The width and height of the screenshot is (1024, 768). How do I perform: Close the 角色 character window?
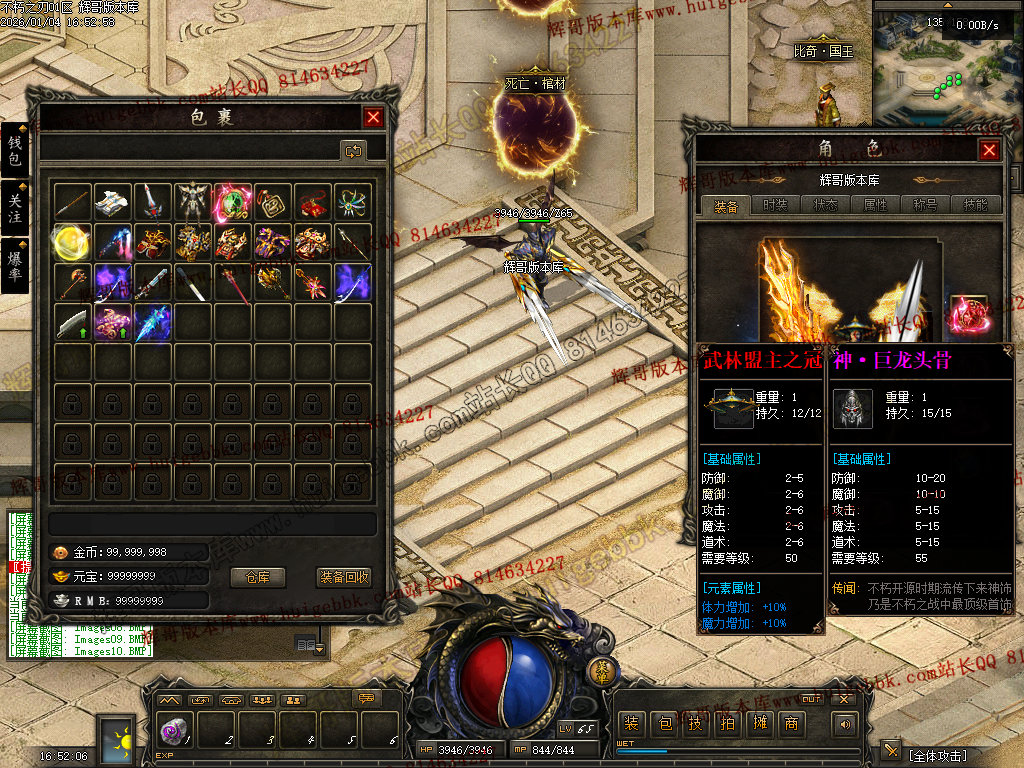[989, 150]
